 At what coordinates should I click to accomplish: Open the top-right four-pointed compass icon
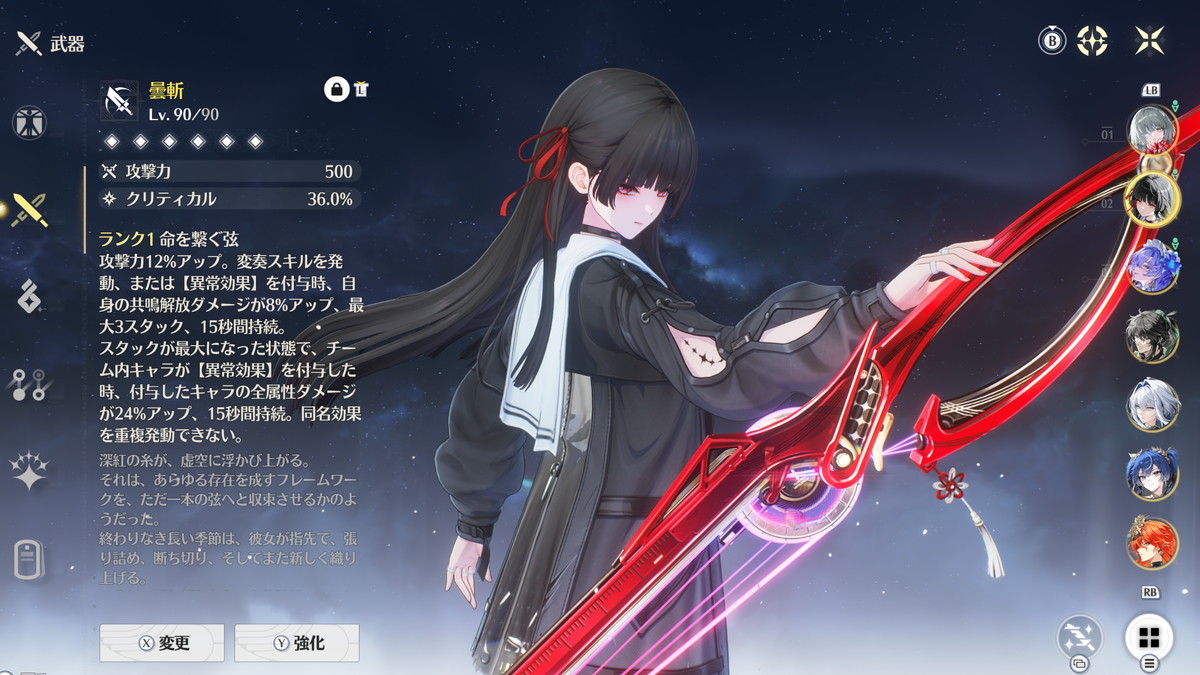point(1092,41)
